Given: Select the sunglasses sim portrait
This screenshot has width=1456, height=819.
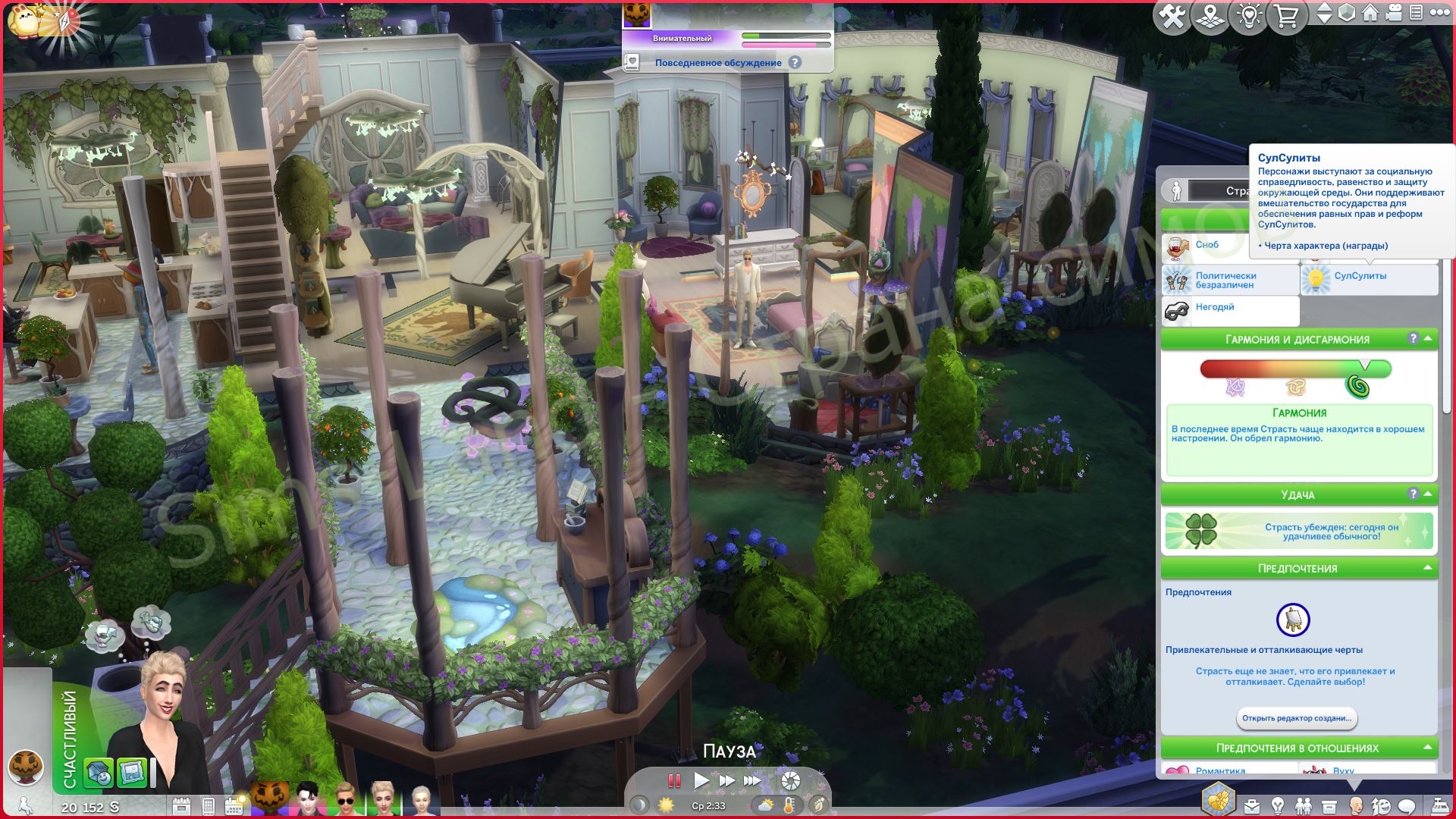Looking at the screenshot, I should [345, 799].
